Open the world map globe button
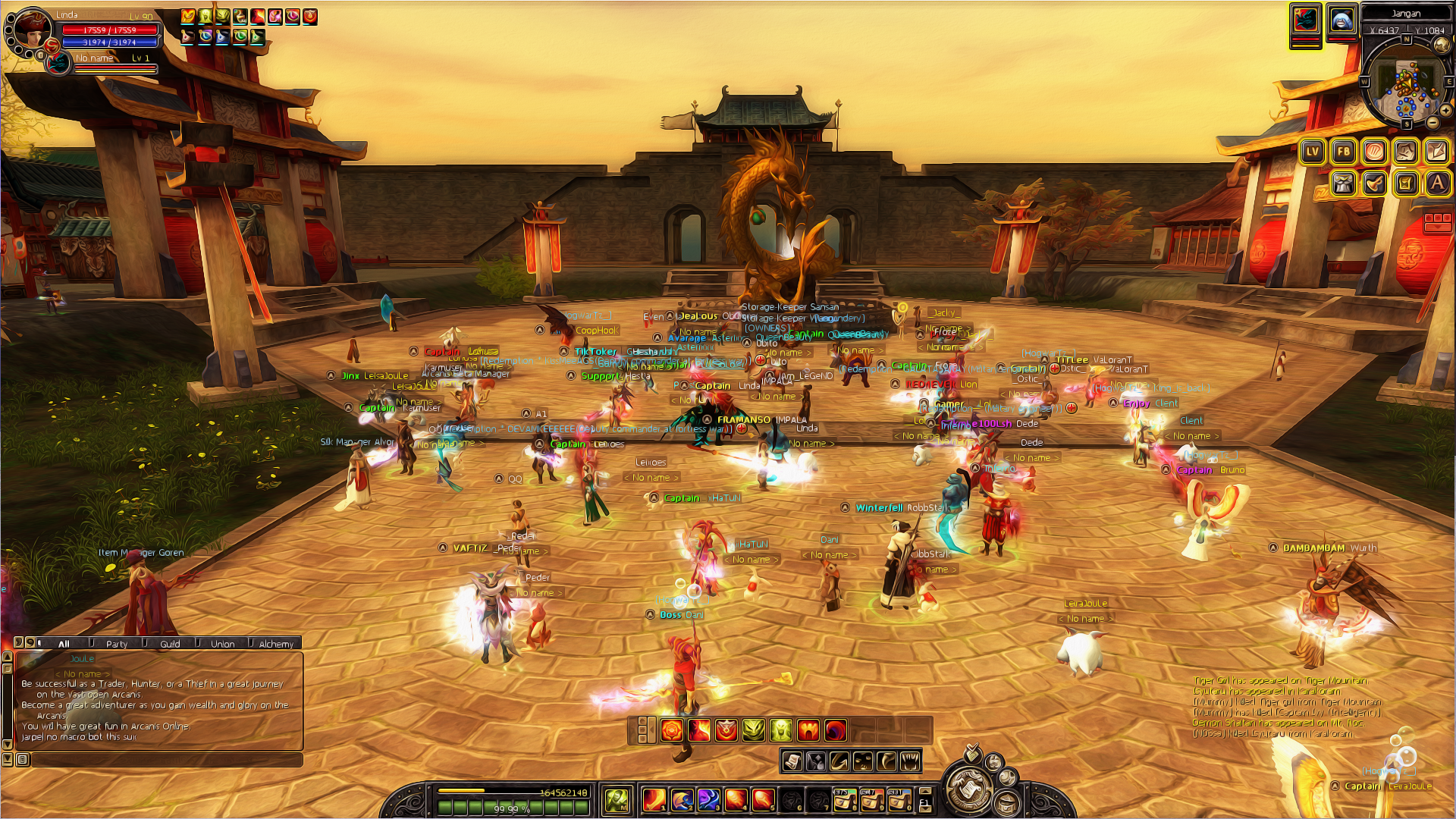This screenshot has height=819, width=1456. (x=1442, y=46)
